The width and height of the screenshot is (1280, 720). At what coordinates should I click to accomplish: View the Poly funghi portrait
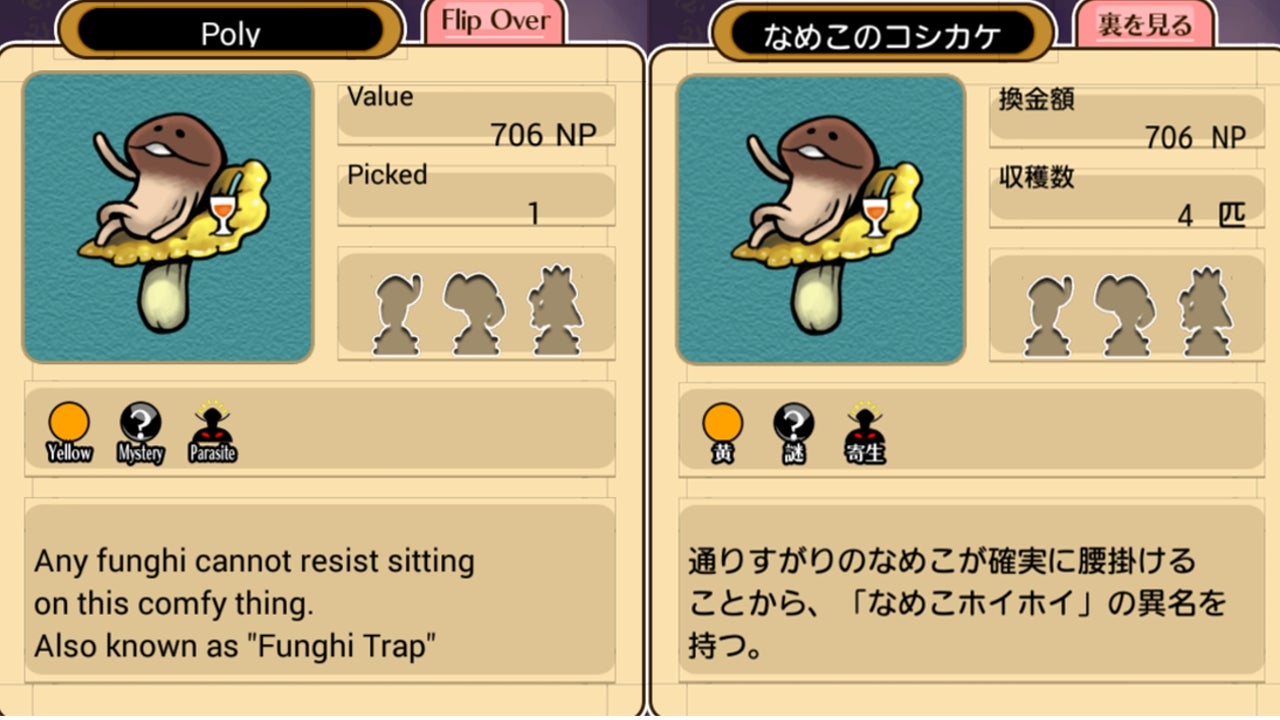[168, 217]
